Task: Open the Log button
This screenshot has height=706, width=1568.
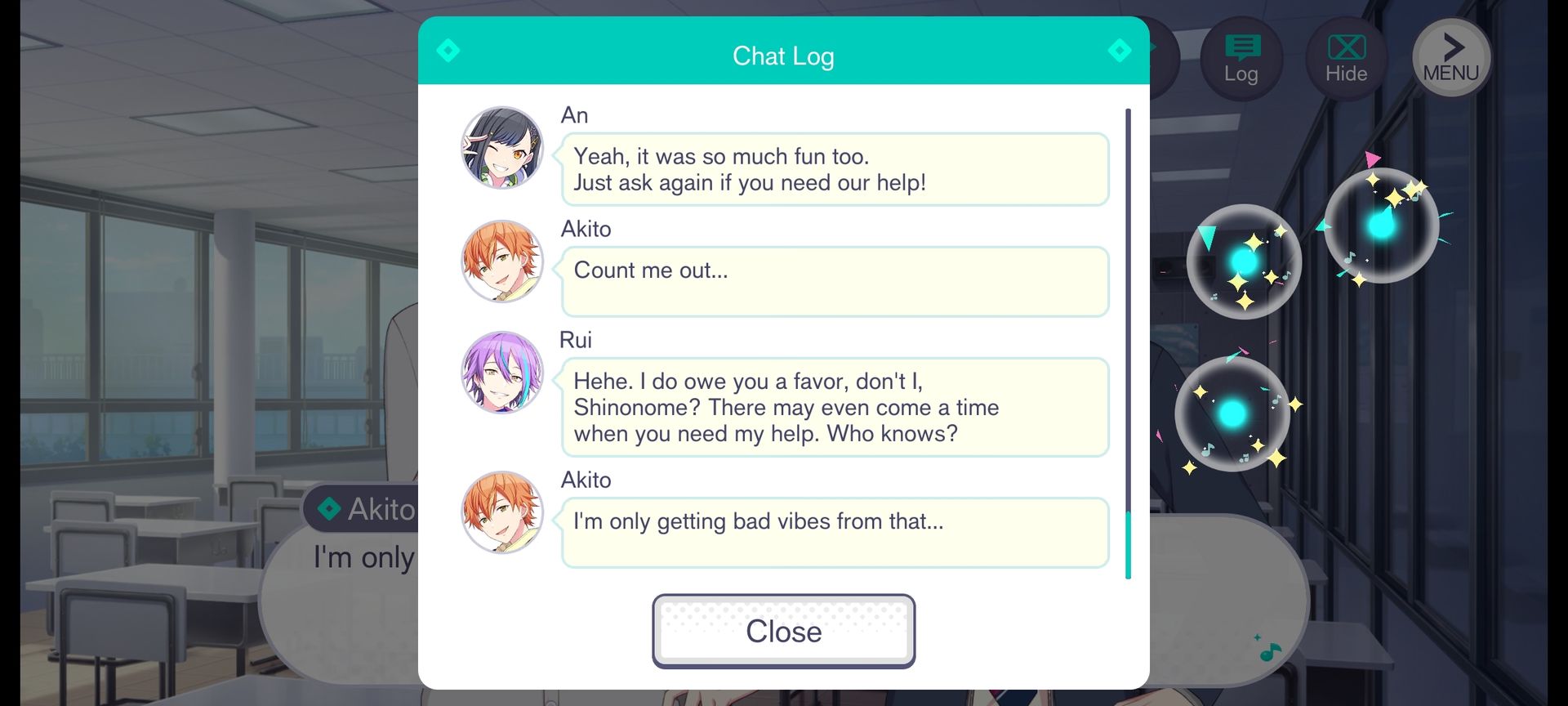Action: [x=1241, y=59]
